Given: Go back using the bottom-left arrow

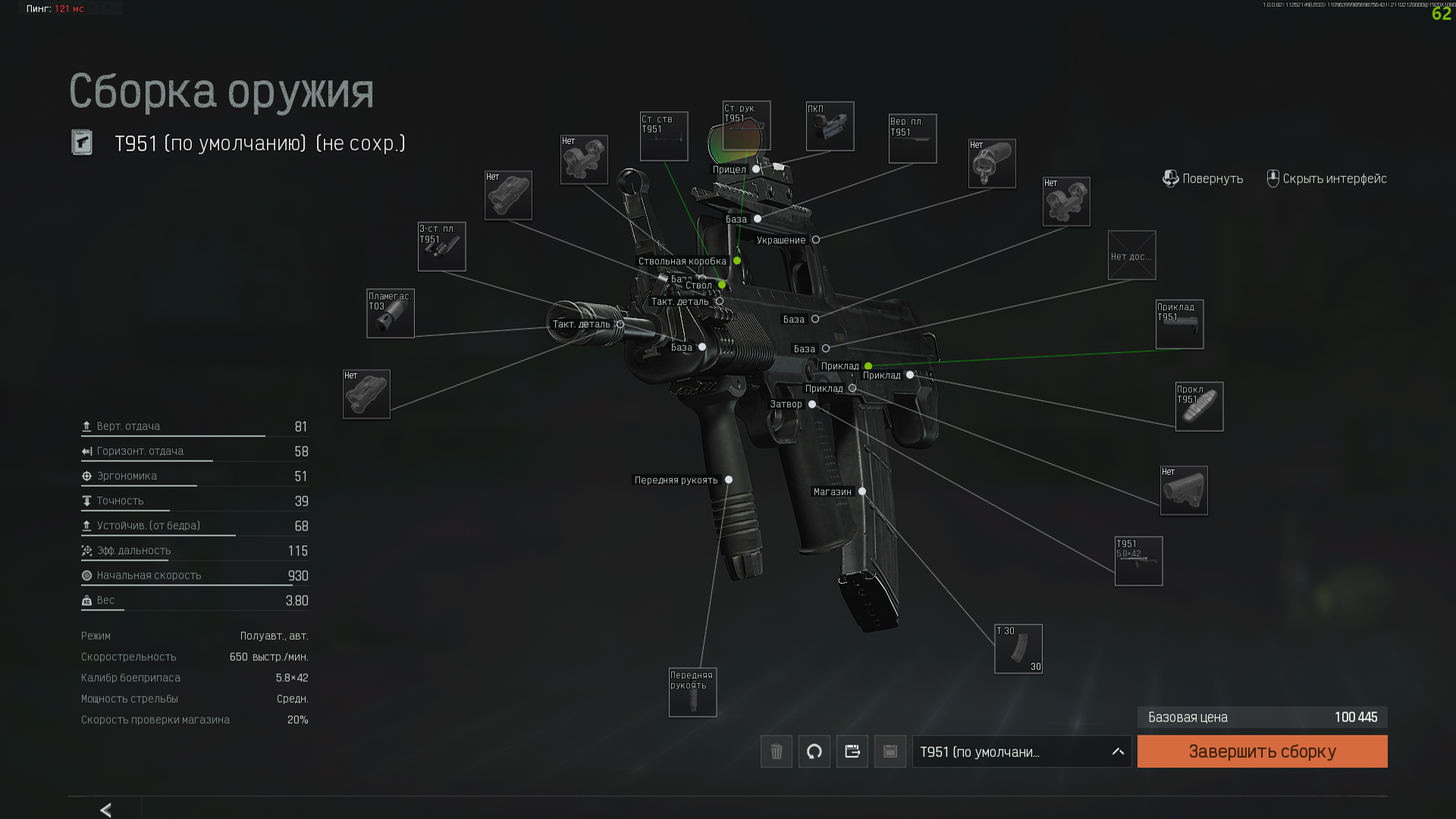Looking at the screenshot, I should coord(106,810).
